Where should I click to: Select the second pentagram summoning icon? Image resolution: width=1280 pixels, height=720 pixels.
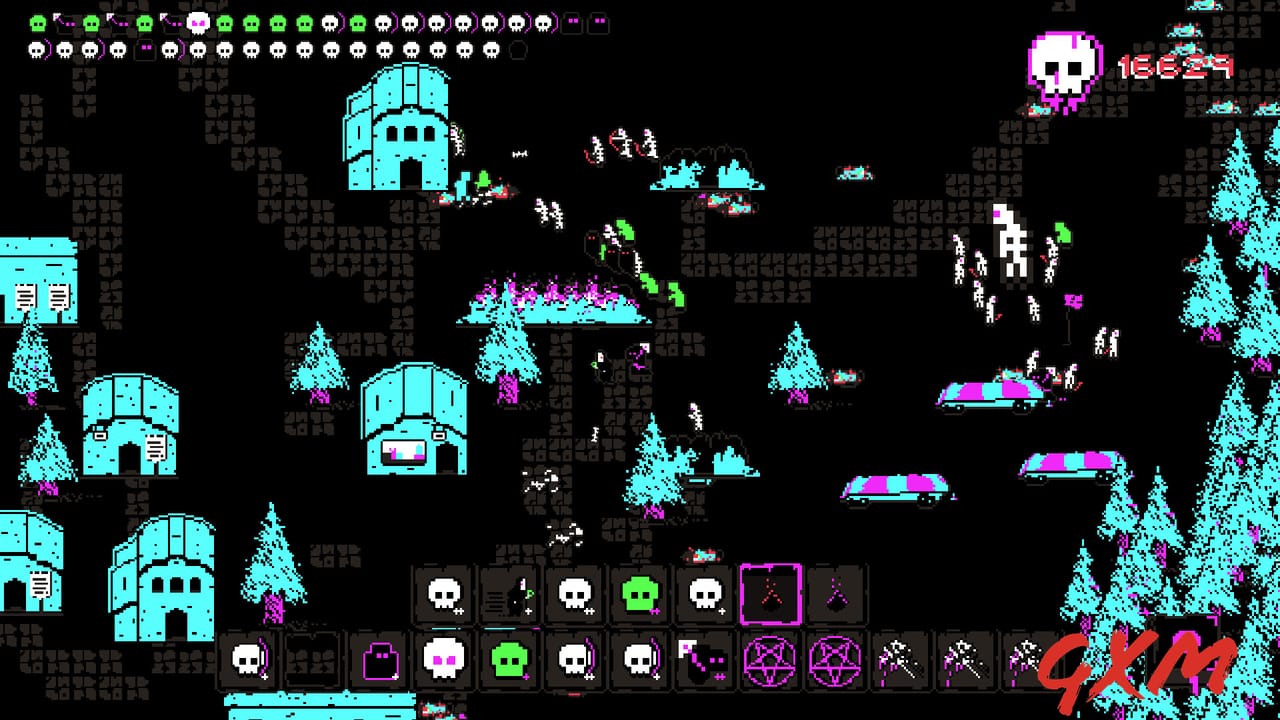pos(833,662)
